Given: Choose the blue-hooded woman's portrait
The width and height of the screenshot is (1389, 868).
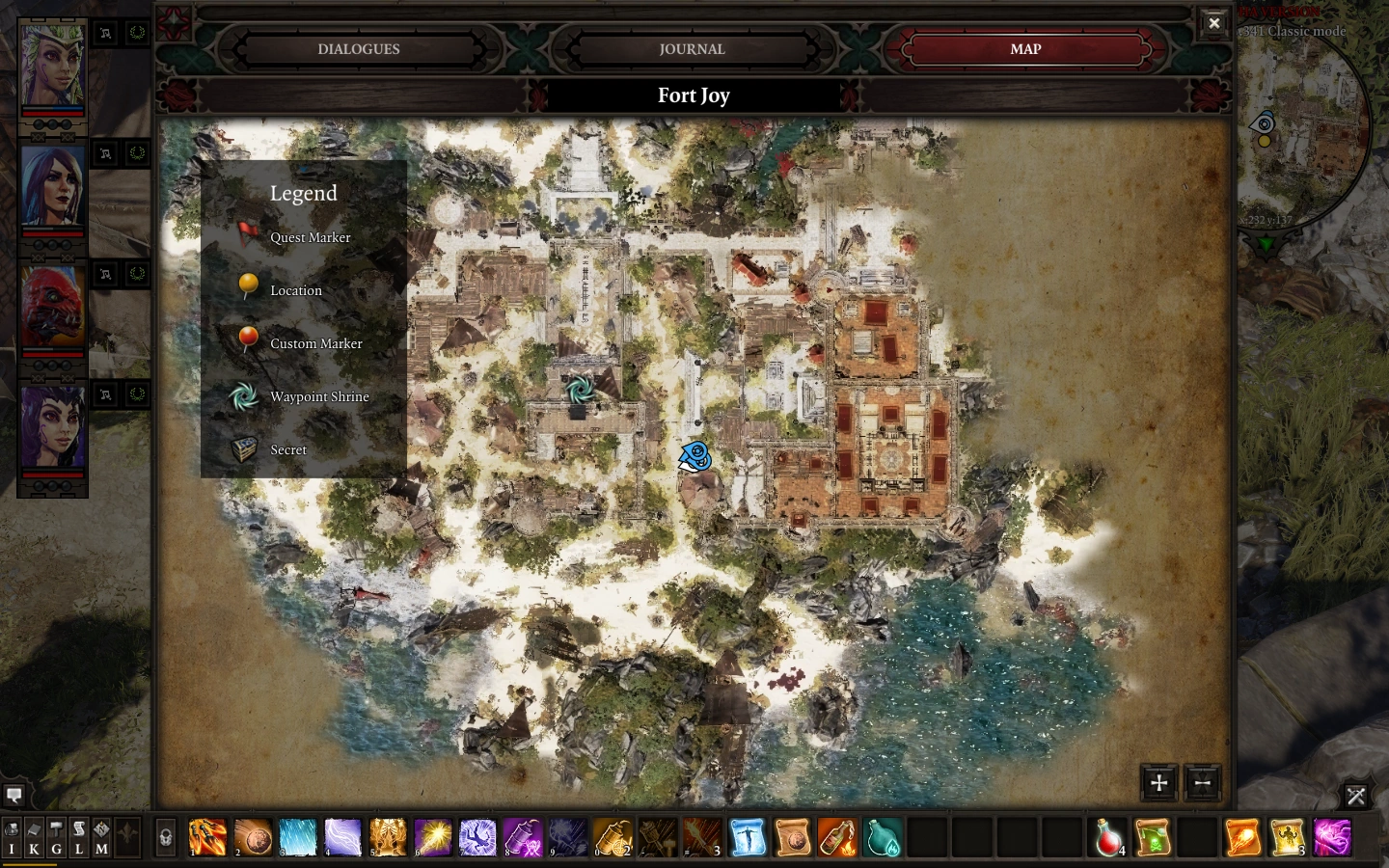Looking at the screenshot, I should (x=53, y=187).
